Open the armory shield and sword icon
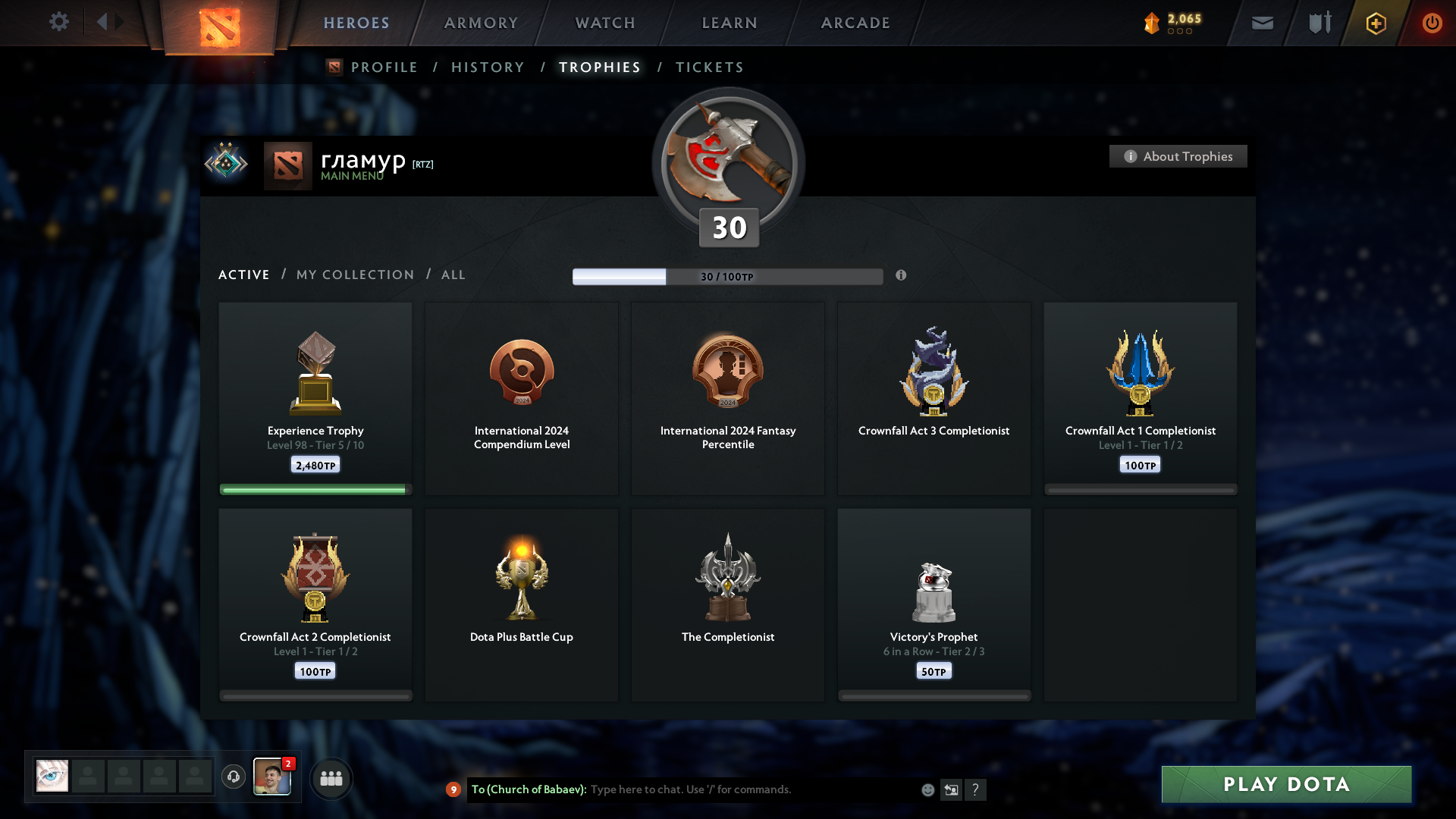 [x=1319, y=23]
